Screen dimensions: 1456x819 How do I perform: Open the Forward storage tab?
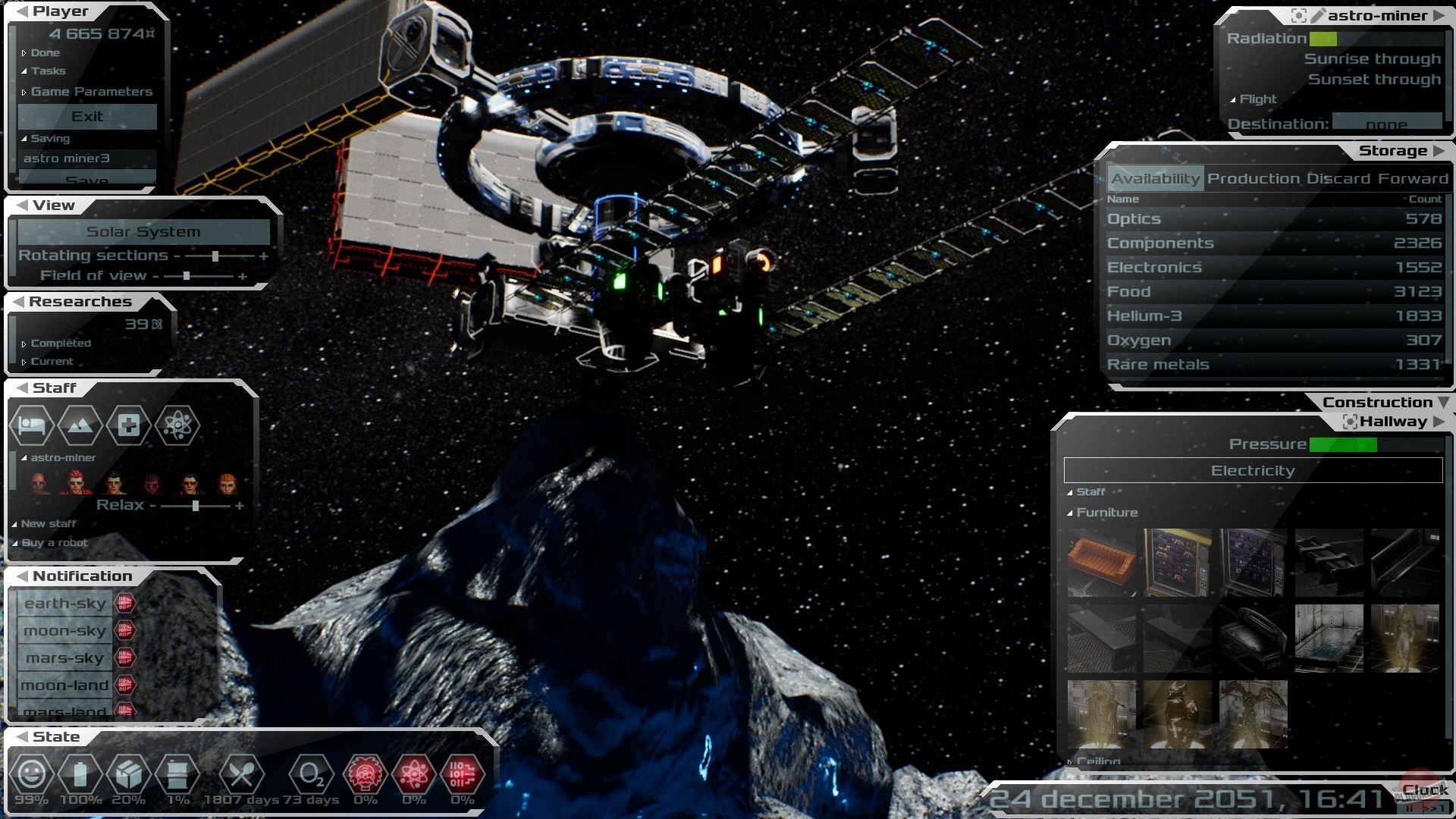pos(1413,179)
